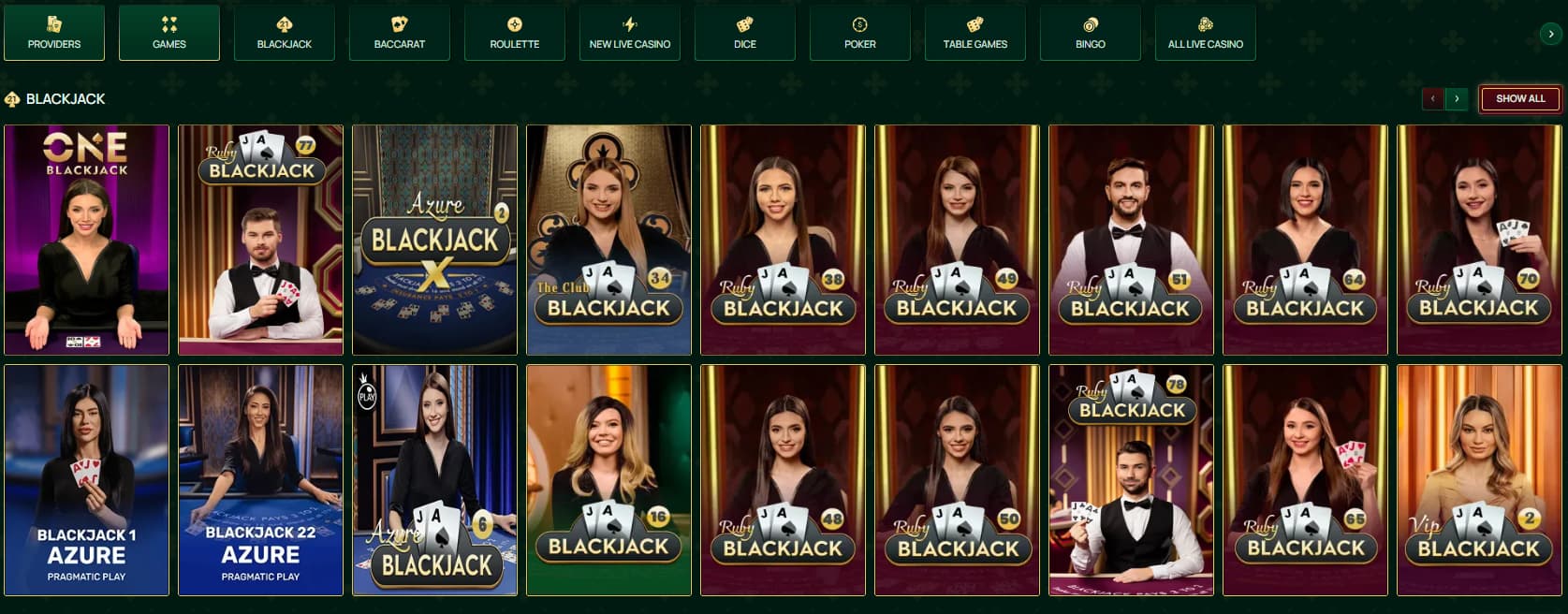Open New Live Casino category
Viewport: 1568px width, 614px height.
(630, 33)
